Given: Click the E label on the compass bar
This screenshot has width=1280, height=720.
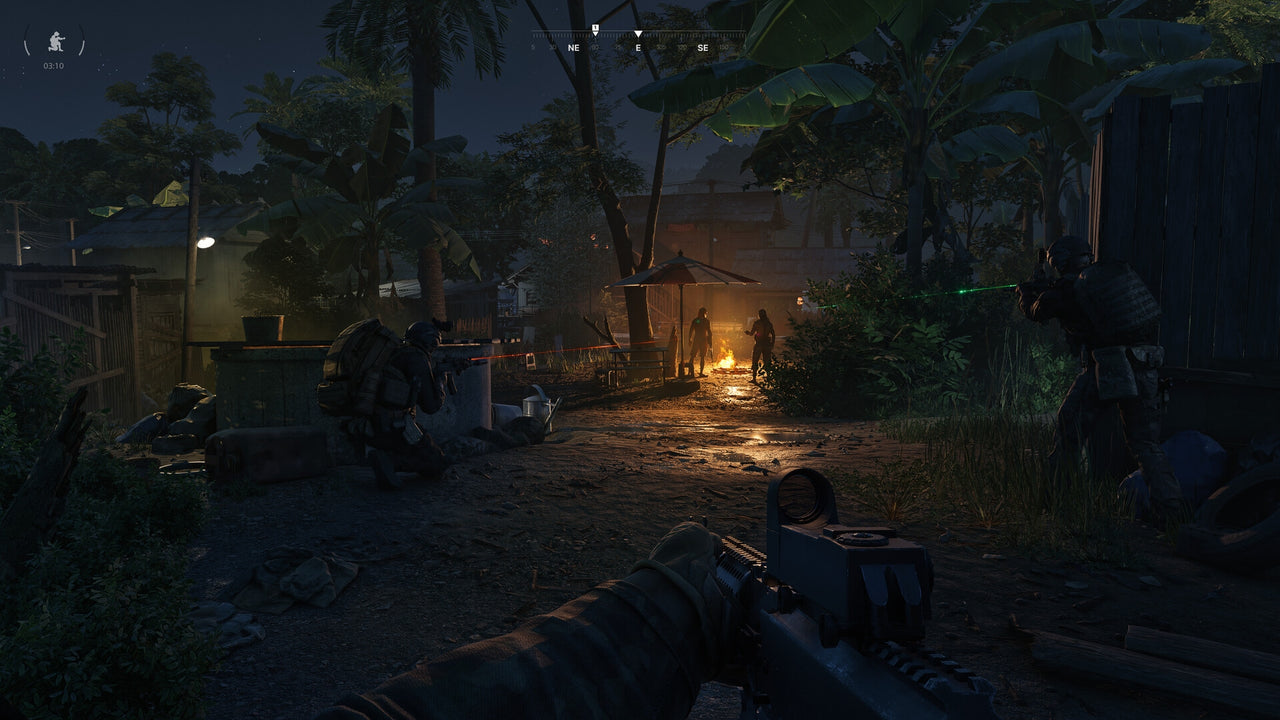Looking at the screenshot, I should (x=638, y=47).
